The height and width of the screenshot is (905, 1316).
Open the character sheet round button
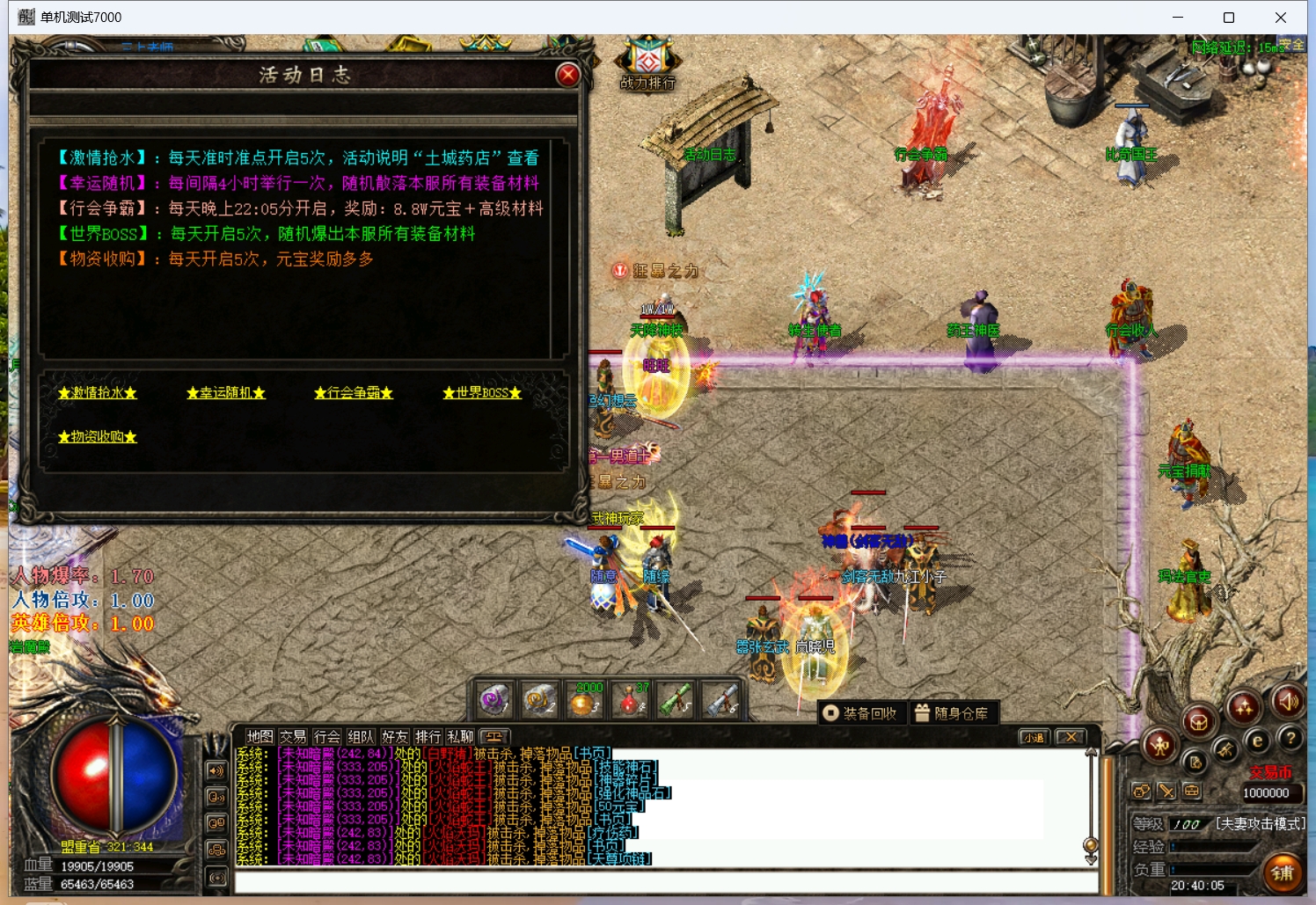click(x=1159, y=746)
